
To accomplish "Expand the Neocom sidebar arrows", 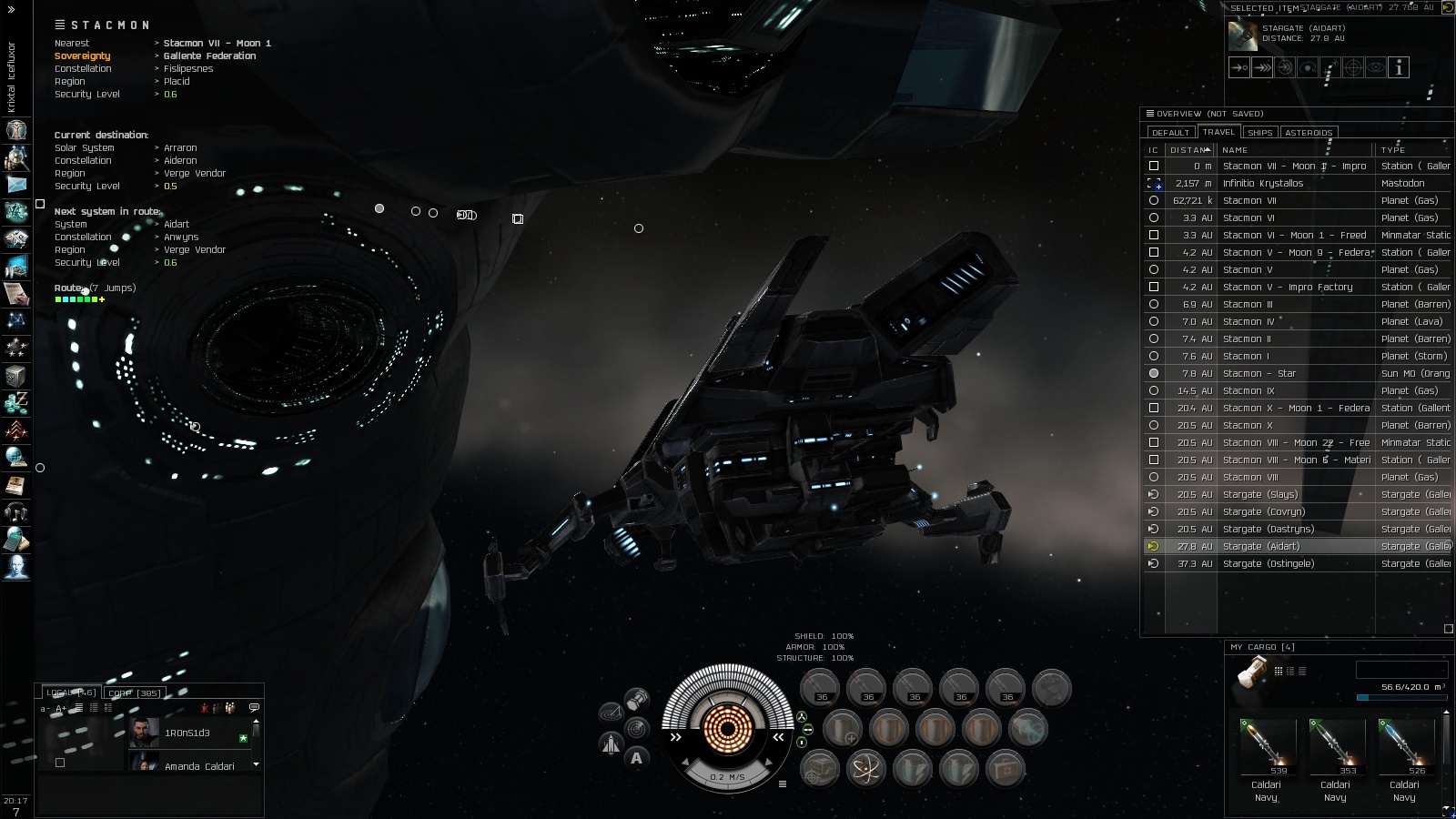I will (11, 10).
